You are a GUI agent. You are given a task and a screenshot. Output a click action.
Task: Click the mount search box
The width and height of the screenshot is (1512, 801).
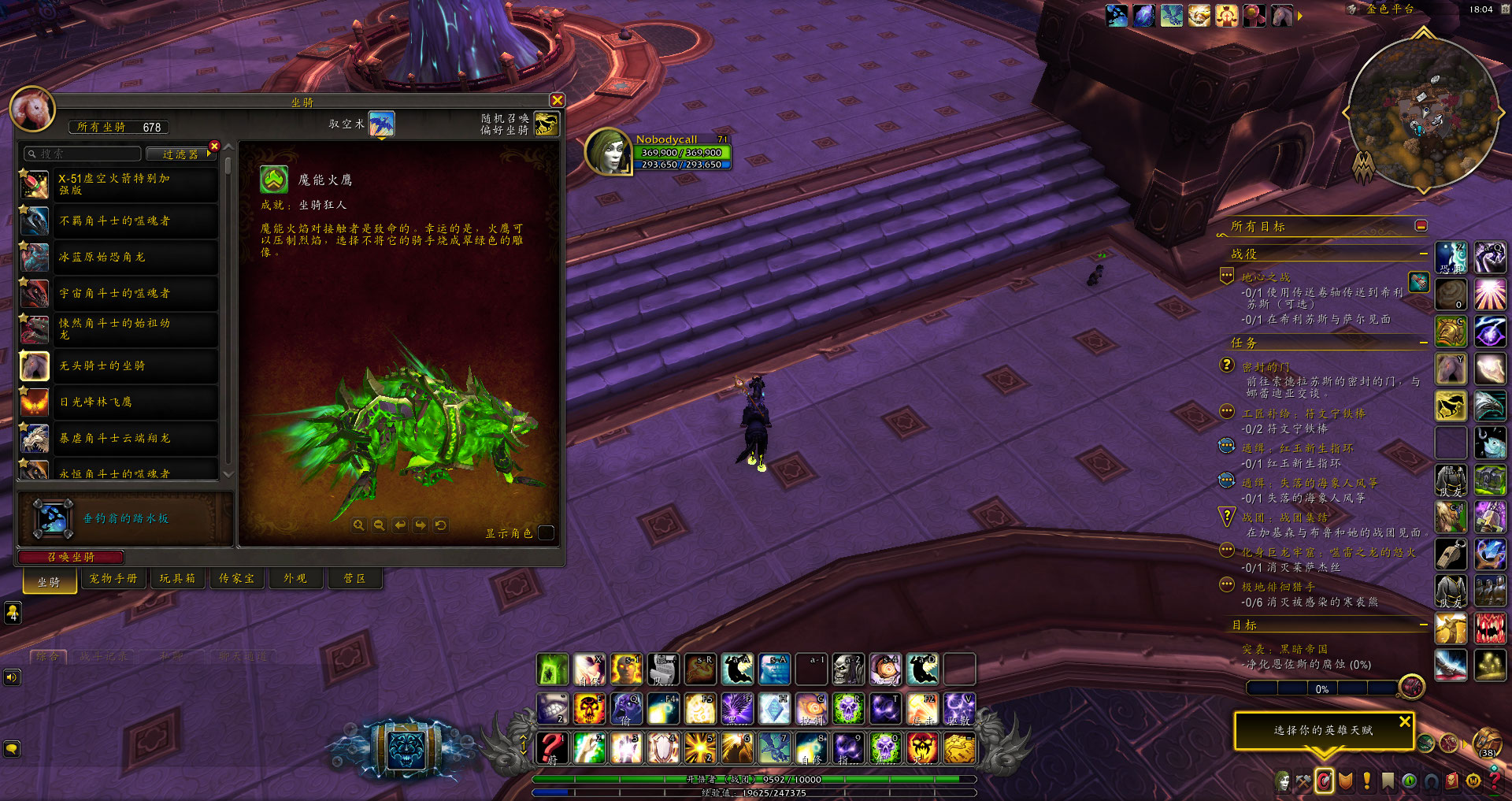[83, 154]
